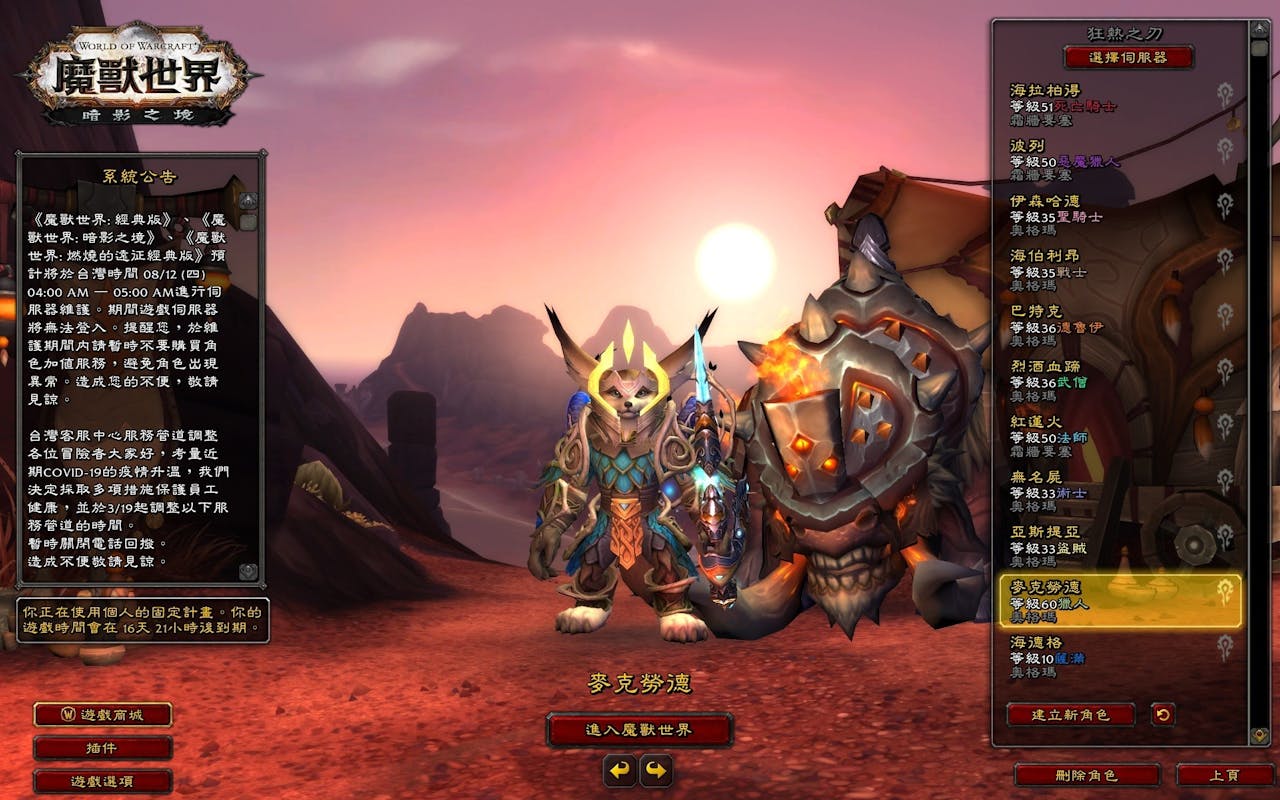Image resolution: width=1280 pixels, height=800 pixels.
Task: Click the undelete character icon button
Action: click(1162, 715)
